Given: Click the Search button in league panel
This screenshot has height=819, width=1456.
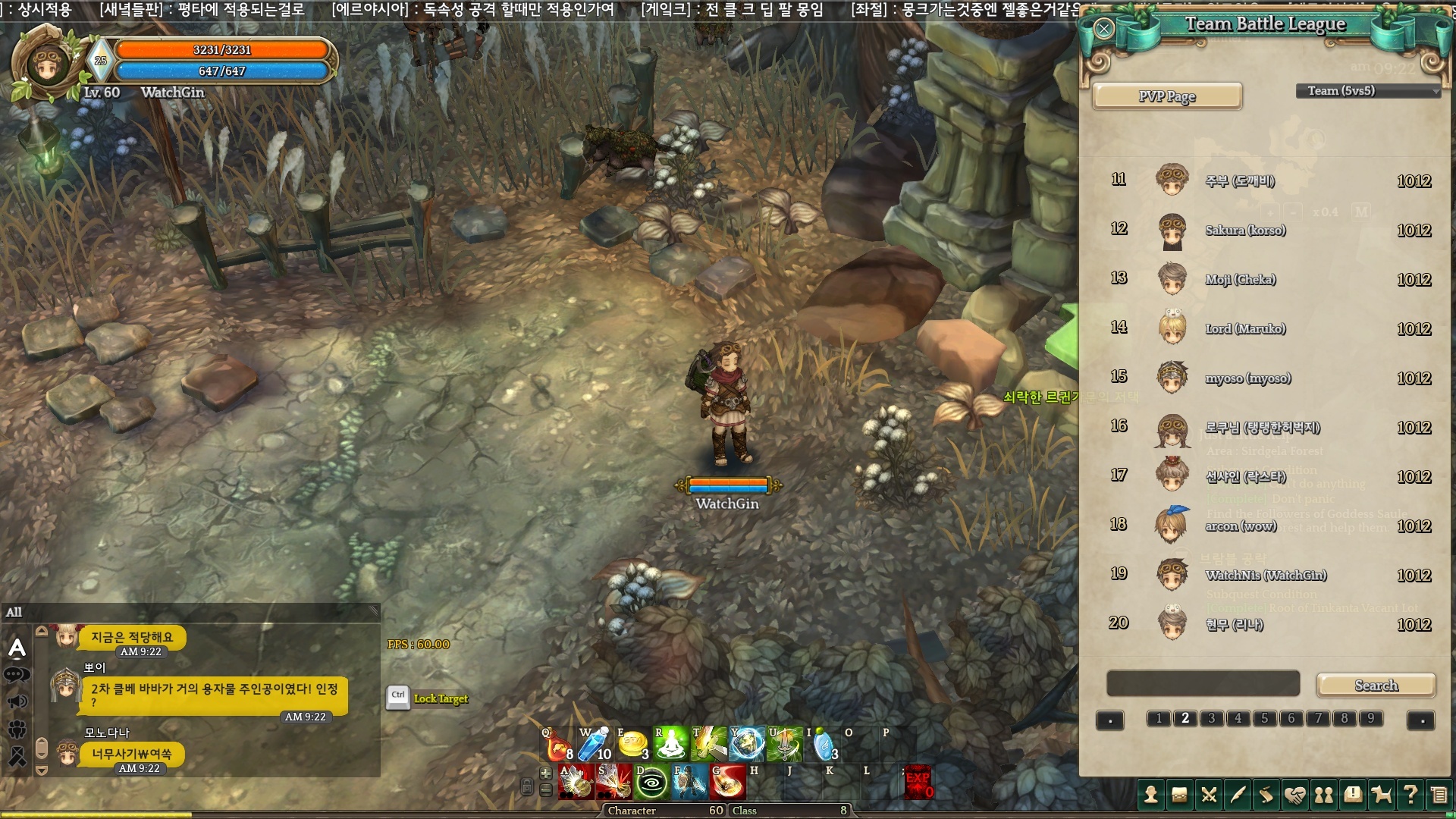Looking at the screenshot, I should tap(1376, 686).
